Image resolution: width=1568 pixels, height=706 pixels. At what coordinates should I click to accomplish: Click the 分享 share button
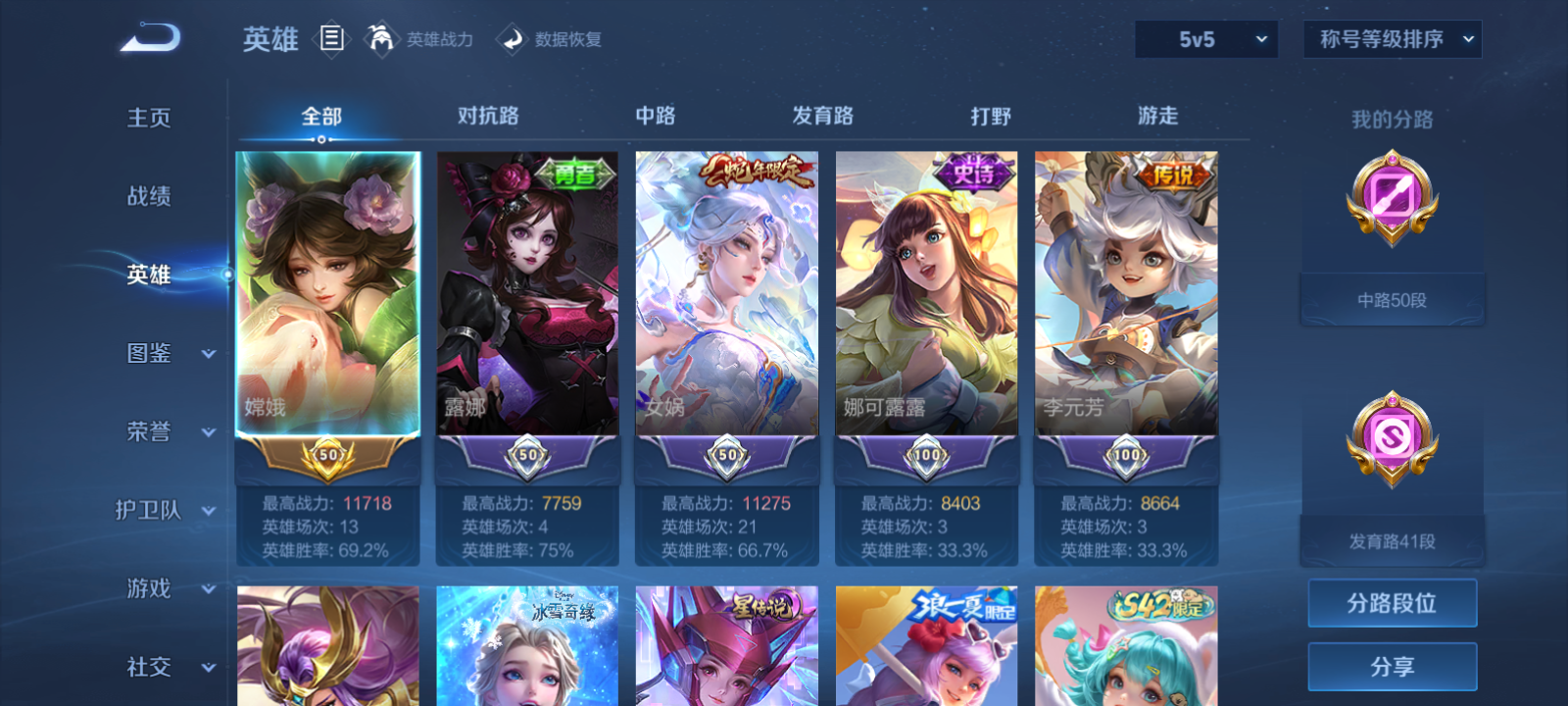click(x=1393, y=665)
